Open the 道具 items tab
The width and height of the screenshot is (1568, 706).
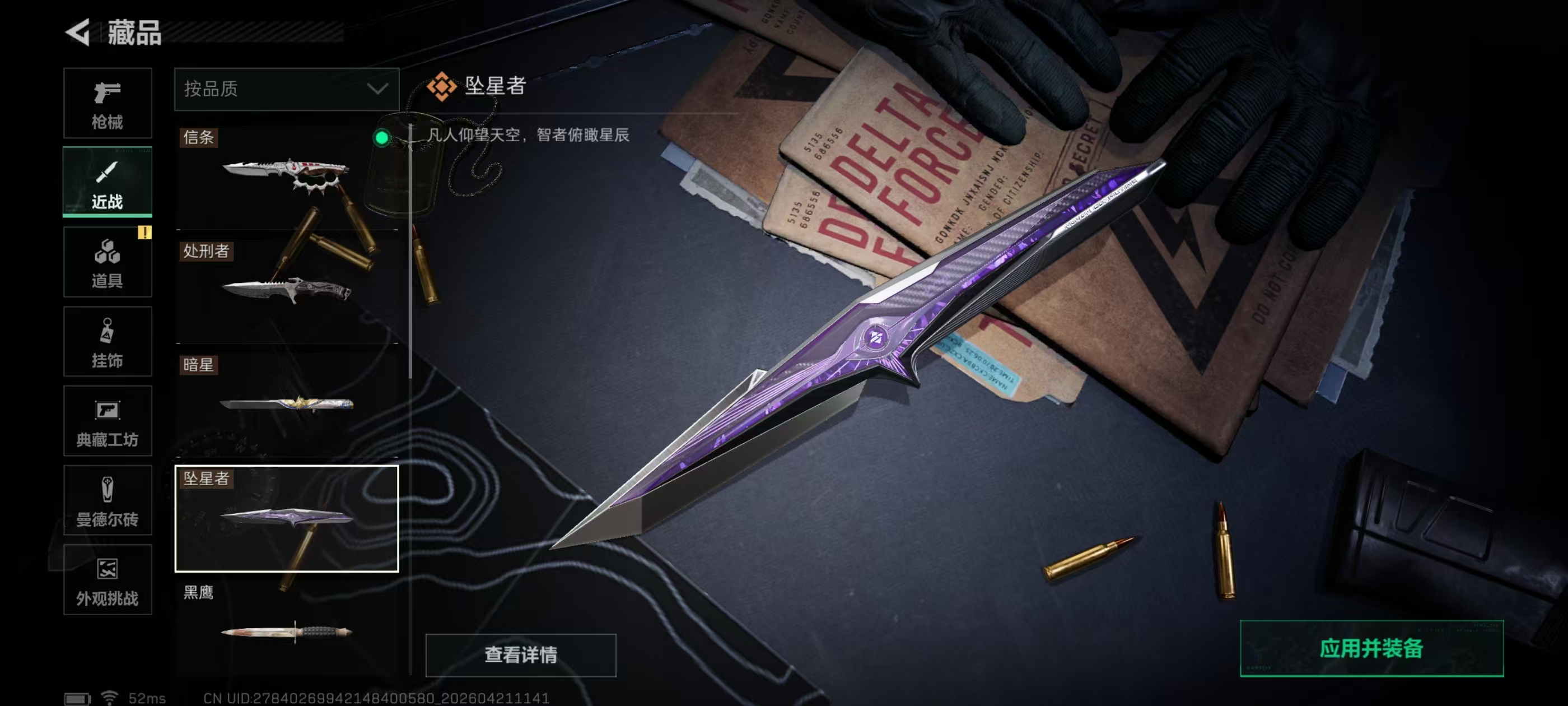pos(107,262)
